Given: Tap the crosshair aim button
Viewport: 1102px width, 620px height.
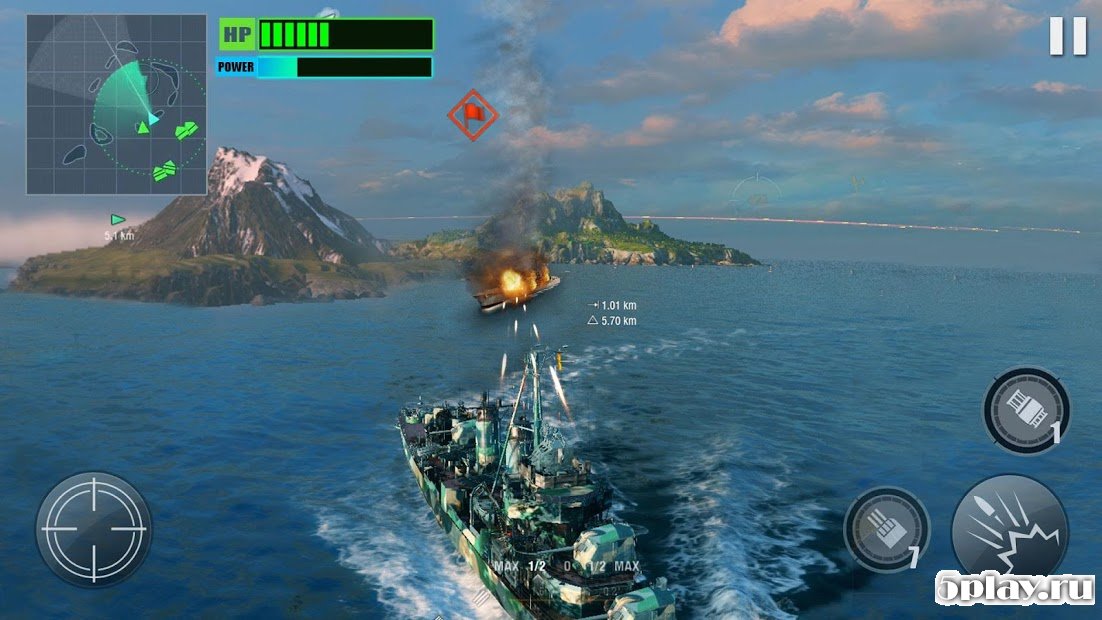Looking at the screenshot, I should [94, 528].
